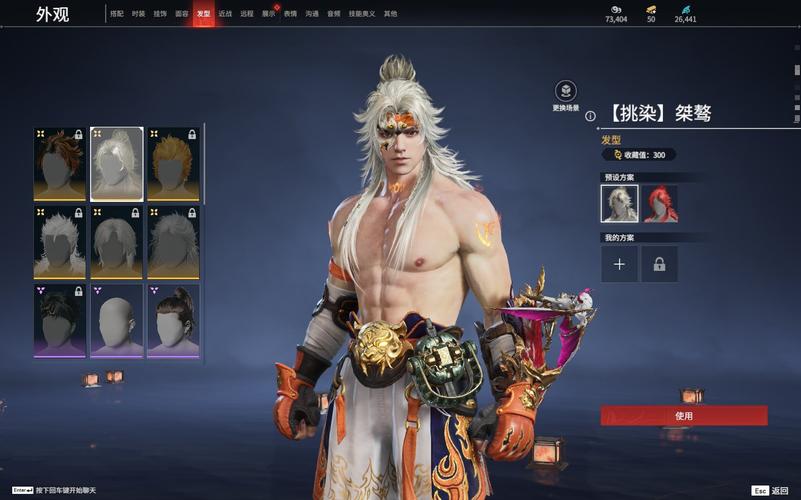Choose the bald head hairstyle
The image size is (801, 500).
tap(117, 320)
